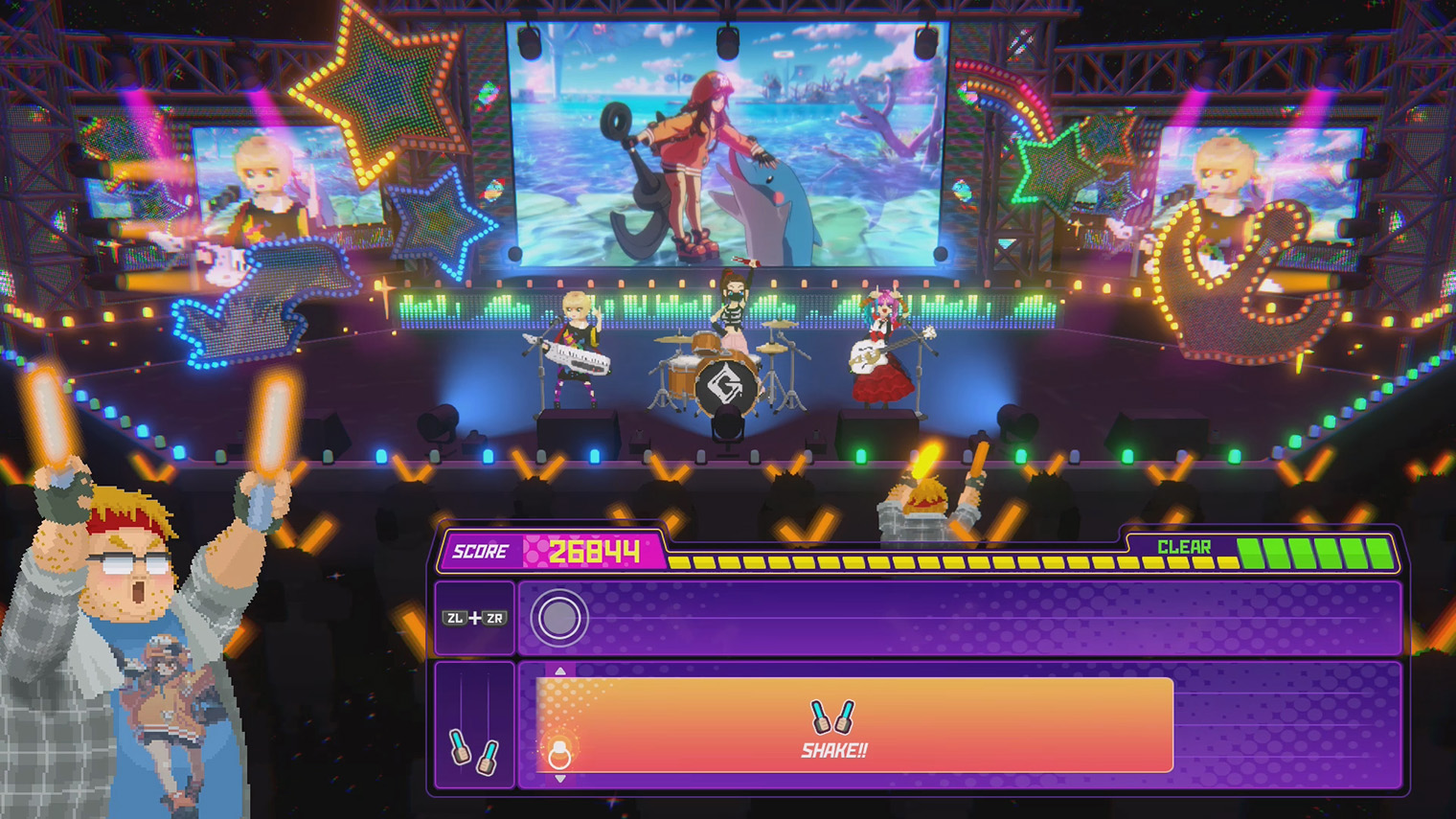Tap the orange SHAKE!! note bar
The height and width of the screenshot is (819, 1456).
pos(853,725)
